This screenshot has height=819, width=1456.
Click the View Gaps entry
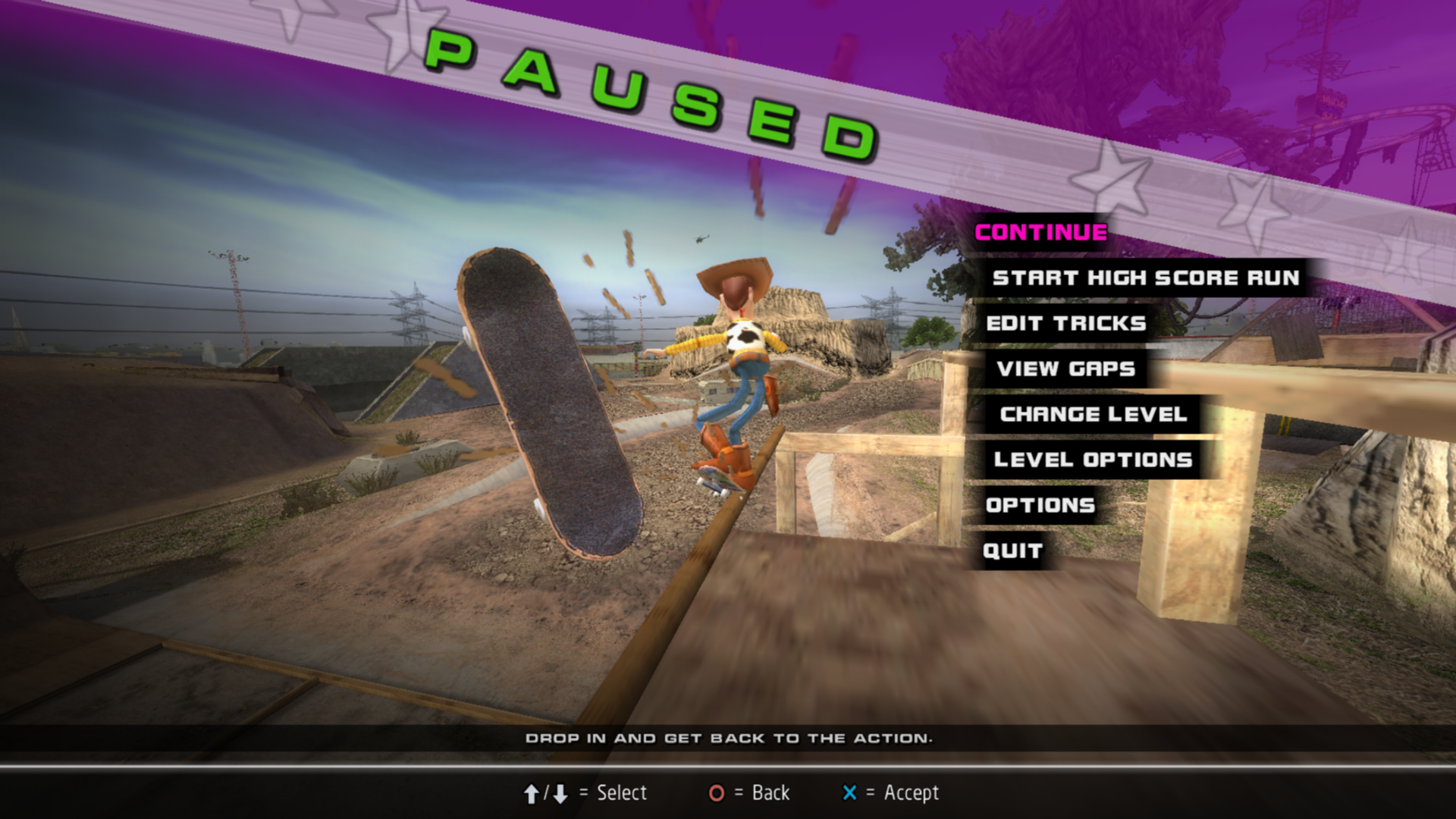point(1065,369)
